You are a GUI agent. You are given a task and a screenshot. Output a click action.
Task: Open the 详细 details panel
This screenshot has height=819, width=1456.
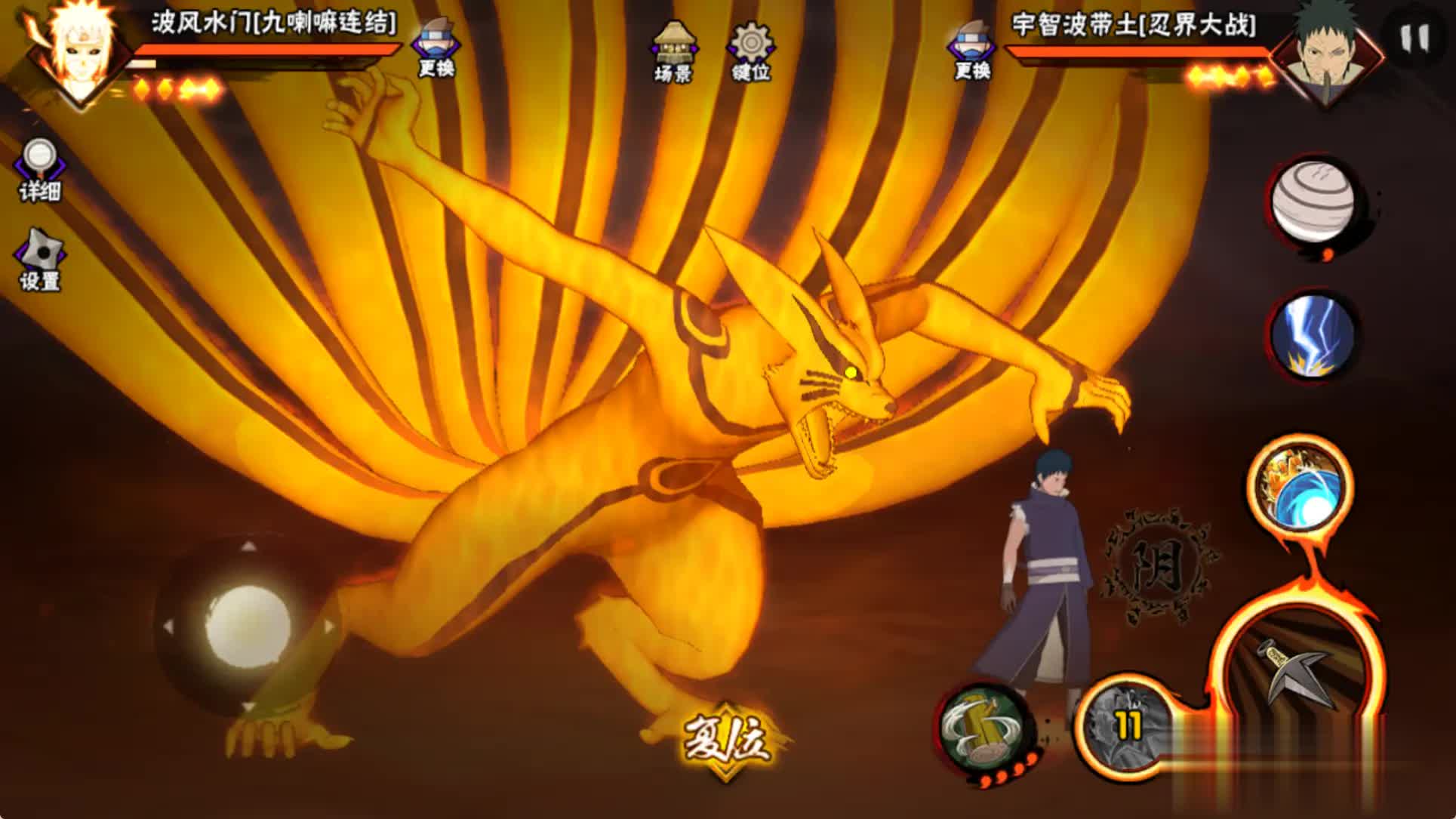[39, 170]
